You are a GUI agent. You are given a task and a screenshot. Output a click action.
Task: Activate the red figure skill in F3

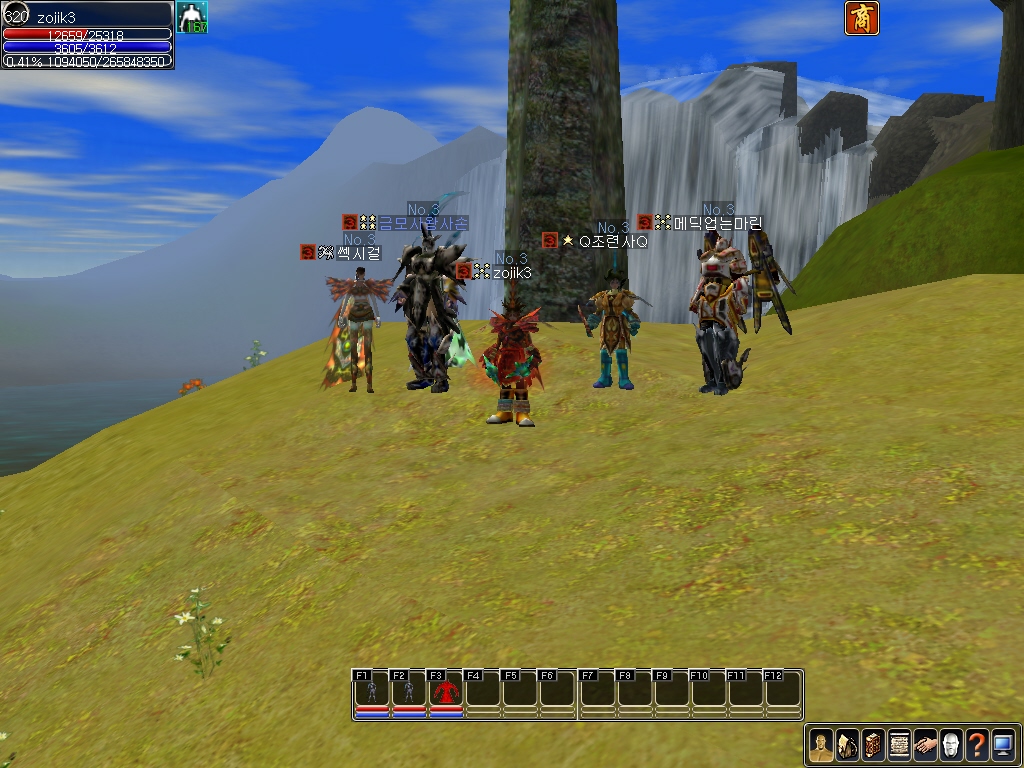(446, 691)
